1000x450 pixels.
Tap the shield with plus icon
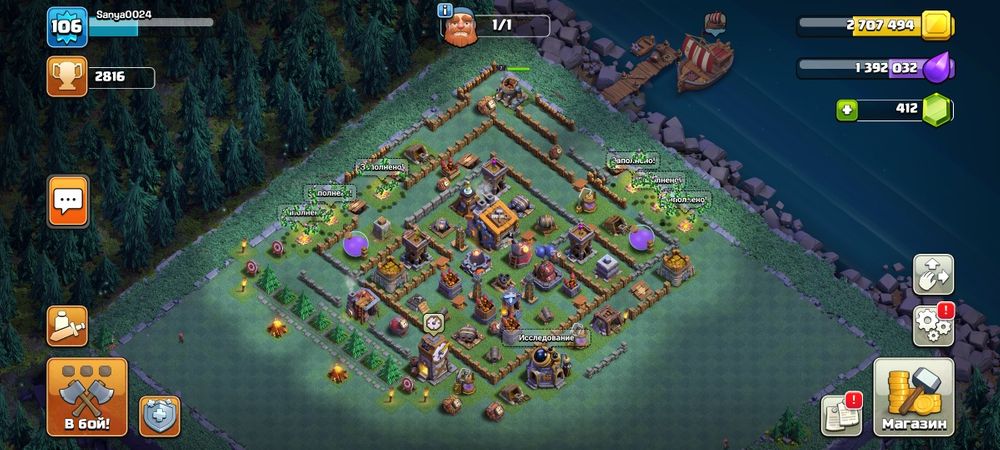[x=159, y=415]
